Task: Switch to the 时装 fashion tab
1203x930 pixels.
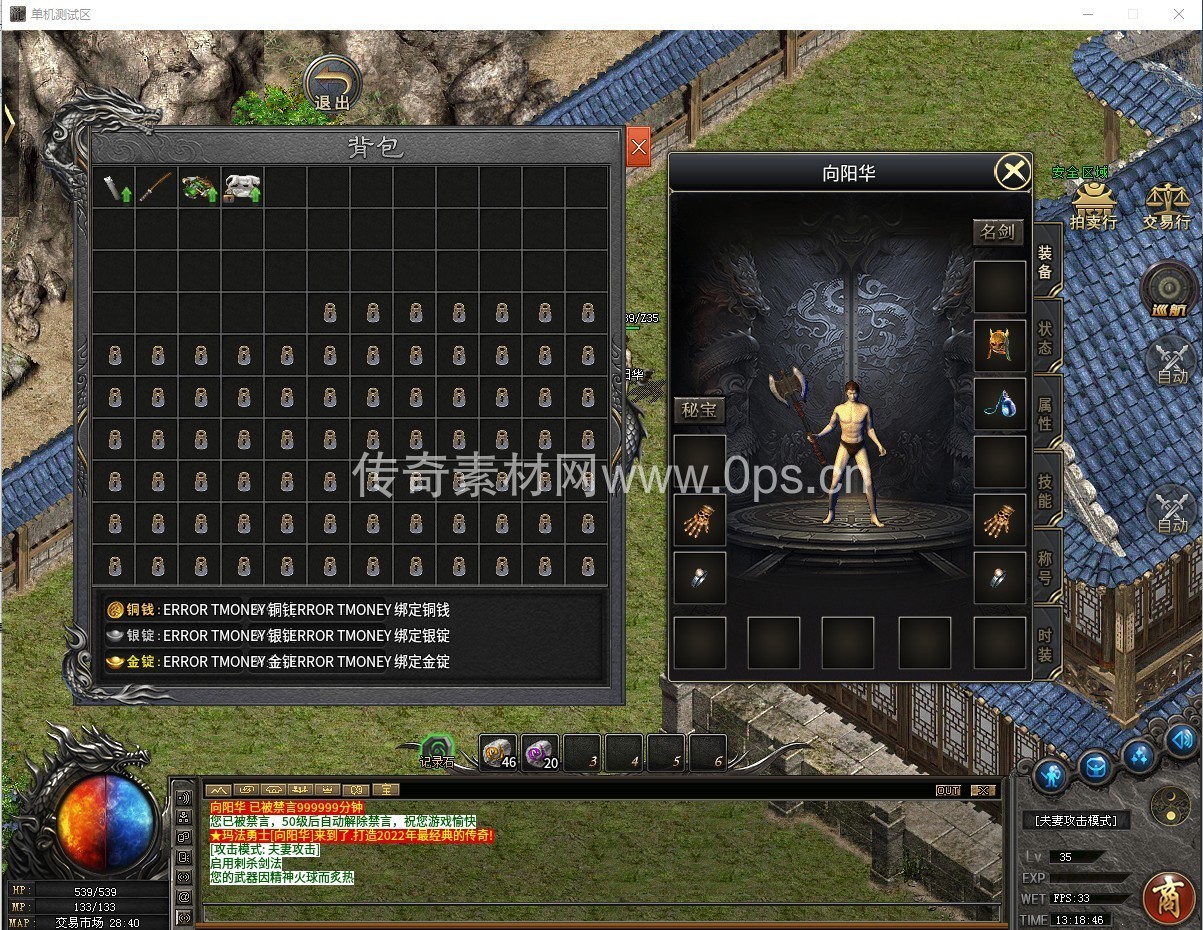Action: pos(1045,643)
